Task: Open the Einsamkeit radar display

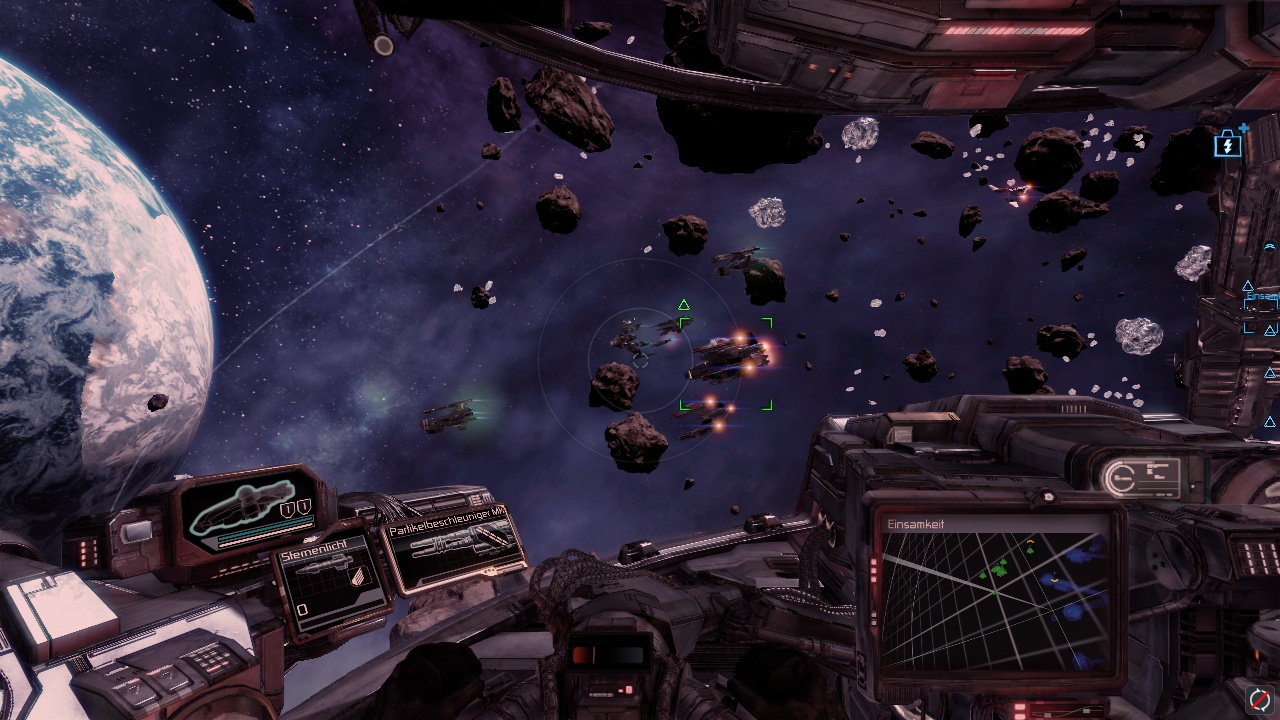Action: (x=994, y=594)
